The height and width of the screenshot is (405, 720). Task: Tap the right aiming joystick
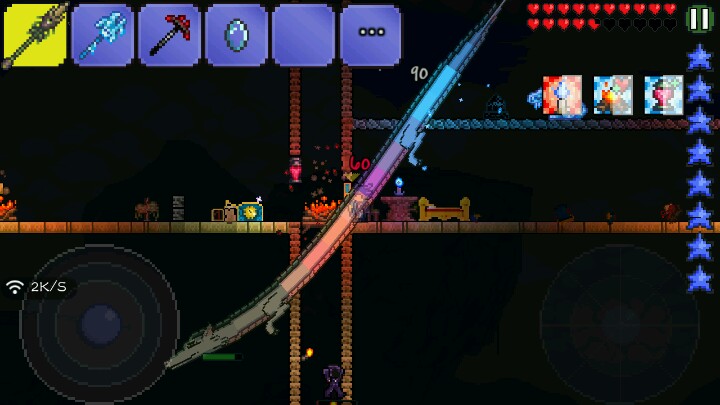pos(617,322)
